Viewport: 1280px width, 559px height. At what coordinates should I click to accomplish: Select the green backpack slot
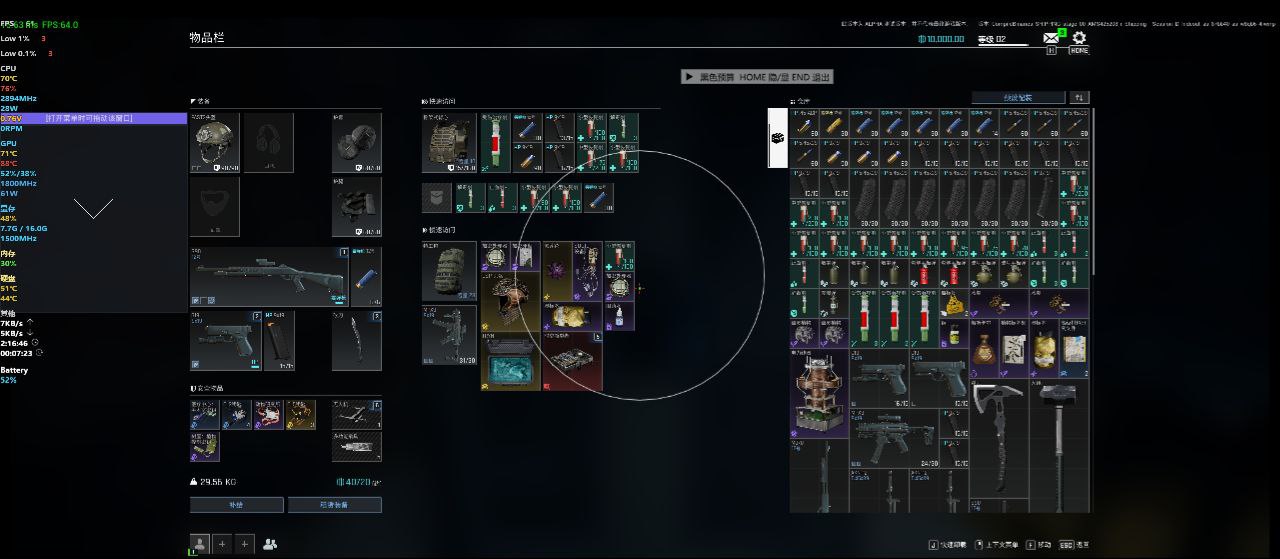coord(449,270)
